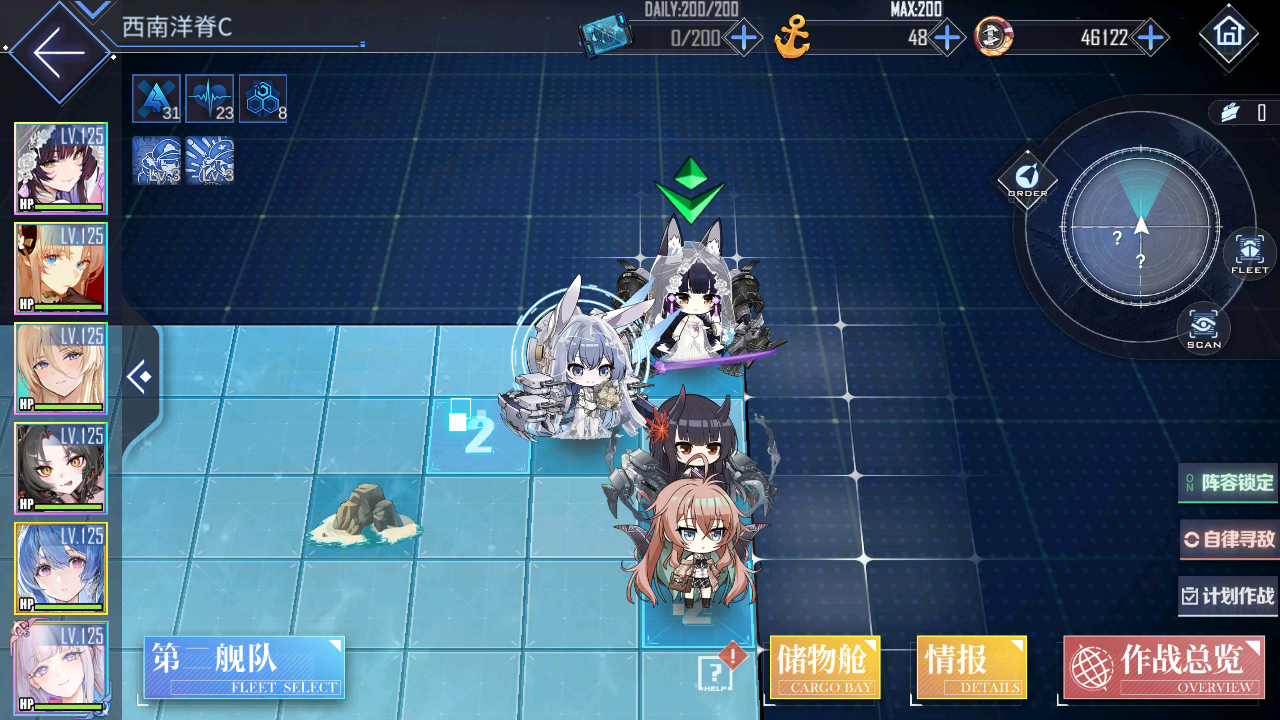Screen dimensions: 1280x720
Task: Select the blue-haired ship portrait
Action: 60,568
